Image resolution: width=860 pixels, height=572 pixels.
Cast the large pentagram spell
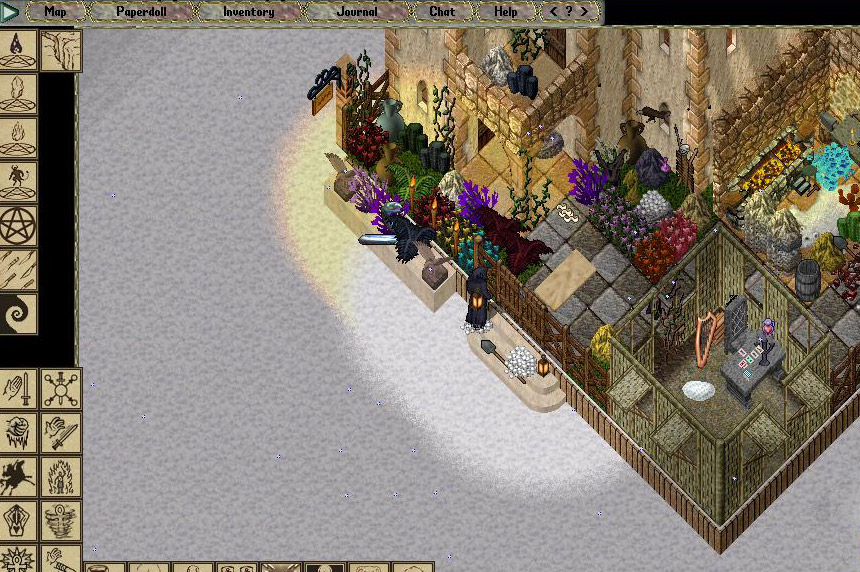coord(18,226)
